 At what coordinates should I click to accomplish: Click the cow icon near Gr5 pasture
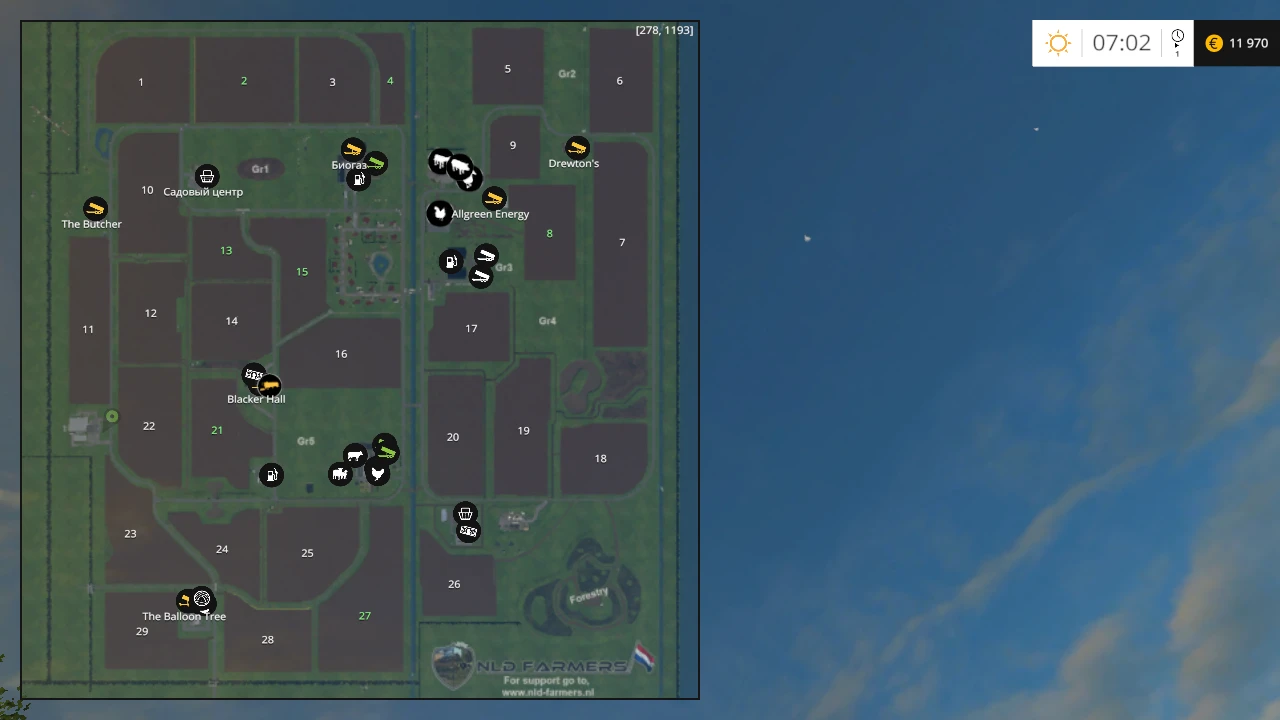355,456
